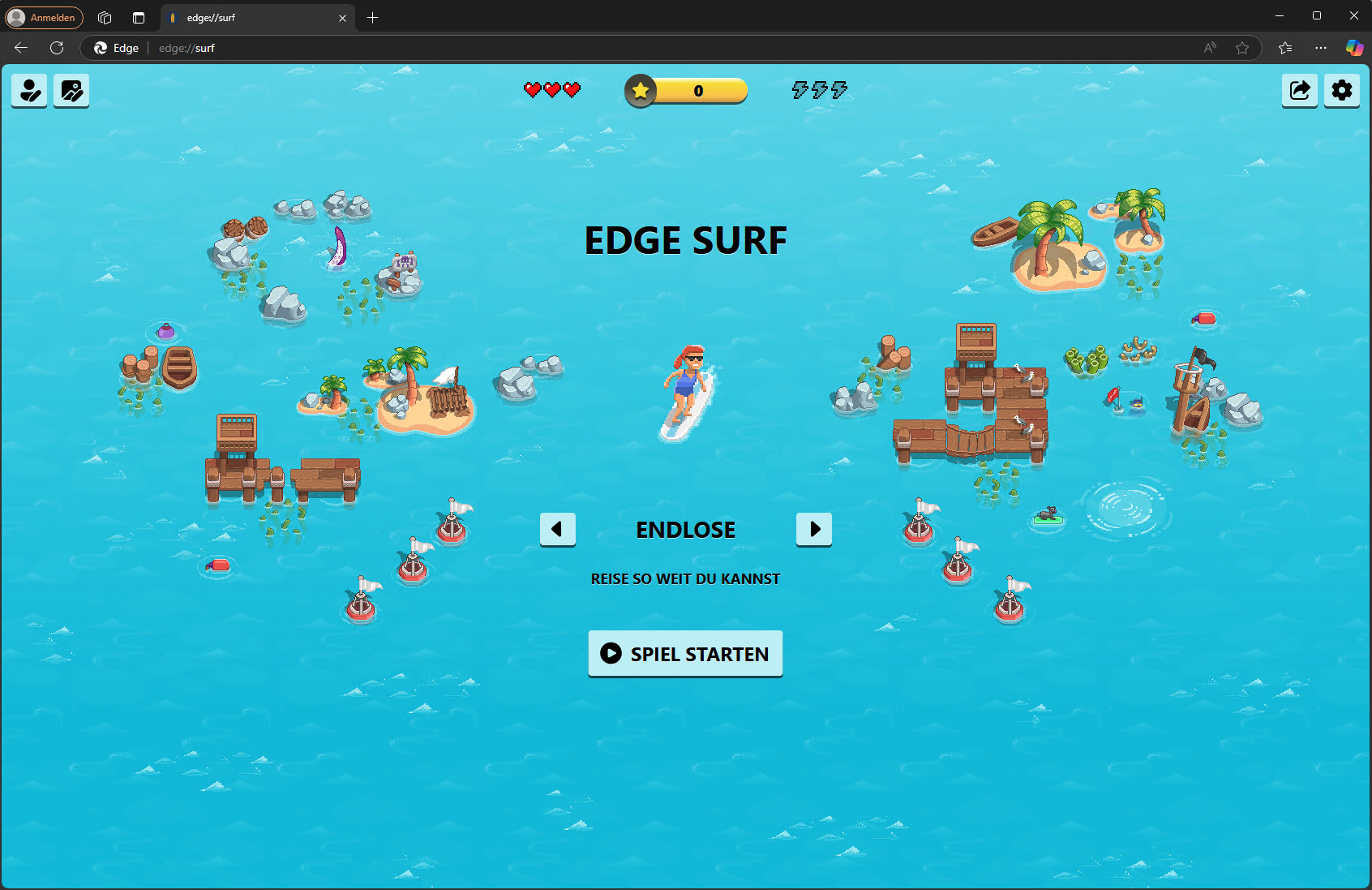Close the edge://surf browser tab
Image resolution: width=1372 pixels, height=890 pixels.
pyautogui.click(x=342, y=18)
